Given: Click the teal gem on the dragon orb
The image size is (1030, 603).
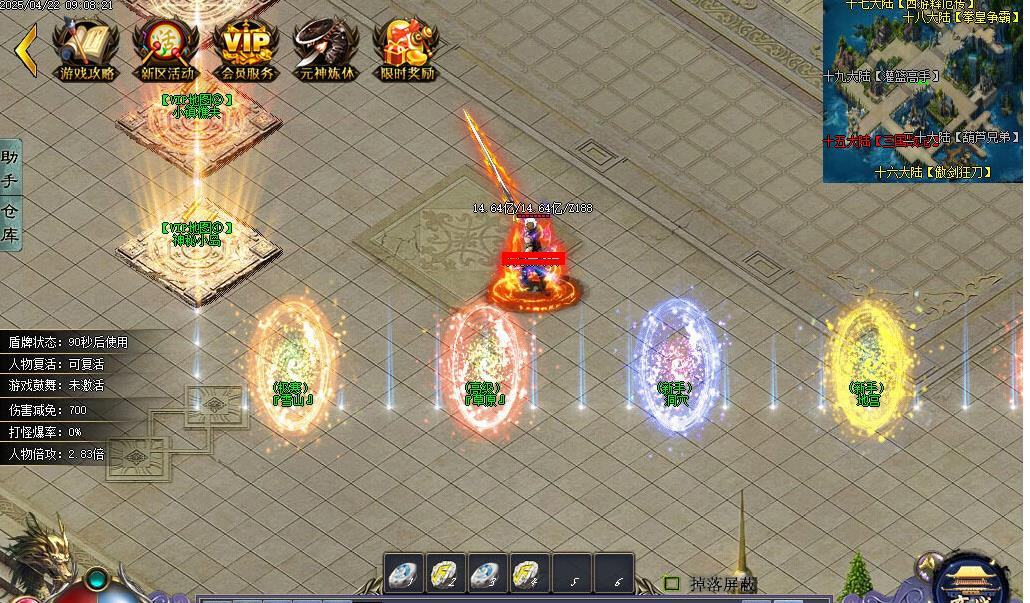Looking at the screenshot, I should [97, 579].
